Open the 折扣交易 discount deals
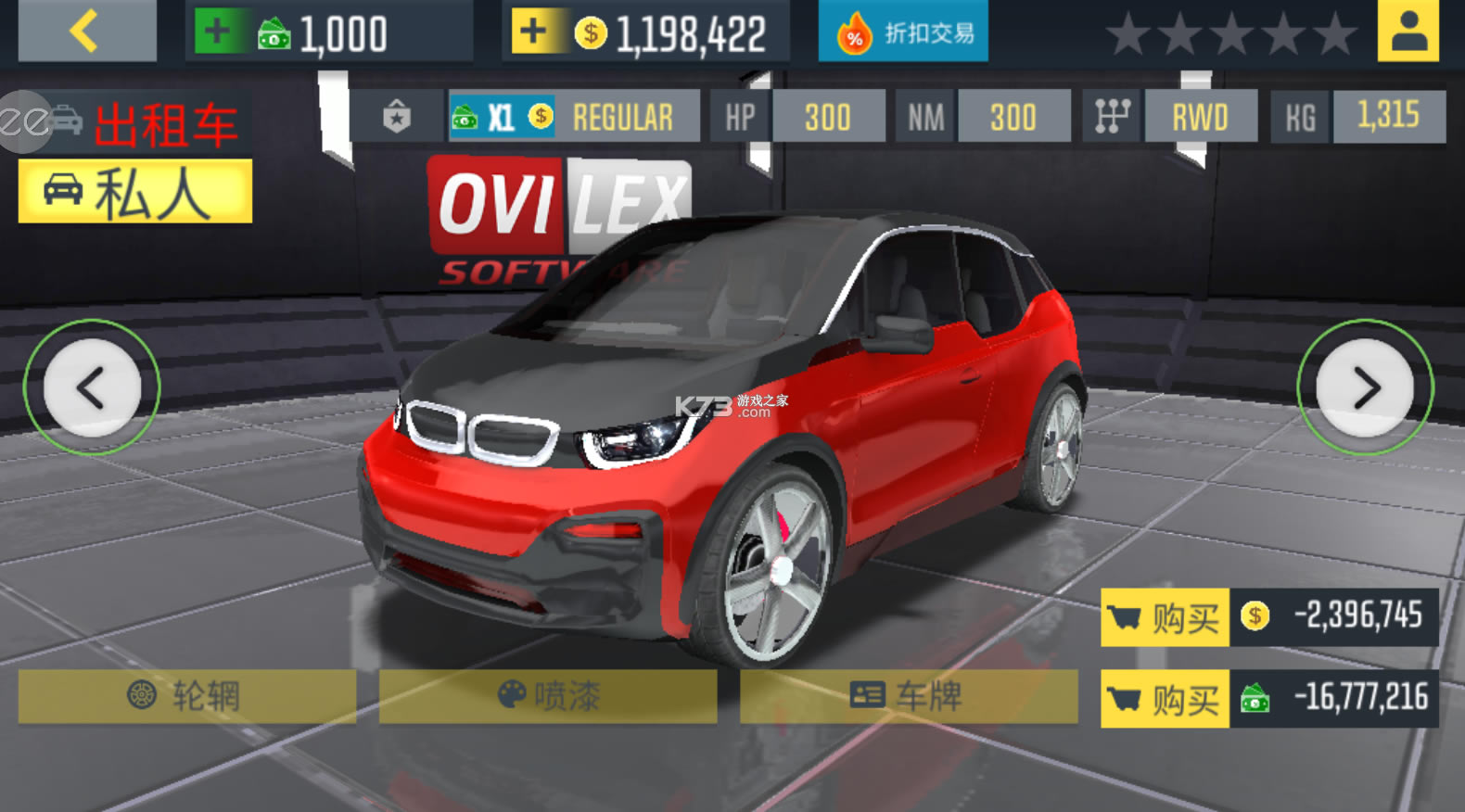 click(x=903, y=33)
